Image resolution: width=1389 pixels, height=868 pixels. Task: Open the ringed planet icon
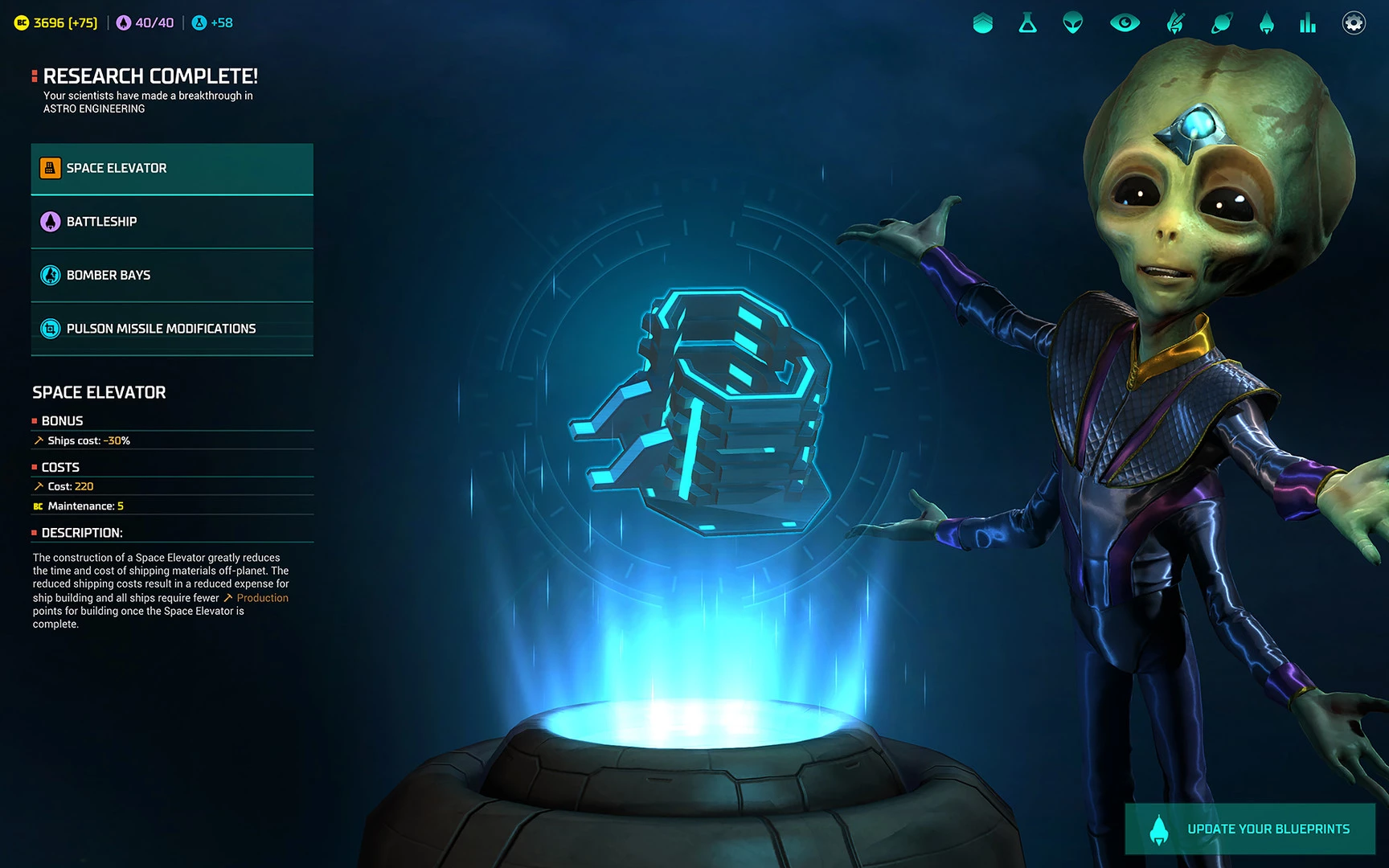pyautogui.click(x=1221, y=23)
